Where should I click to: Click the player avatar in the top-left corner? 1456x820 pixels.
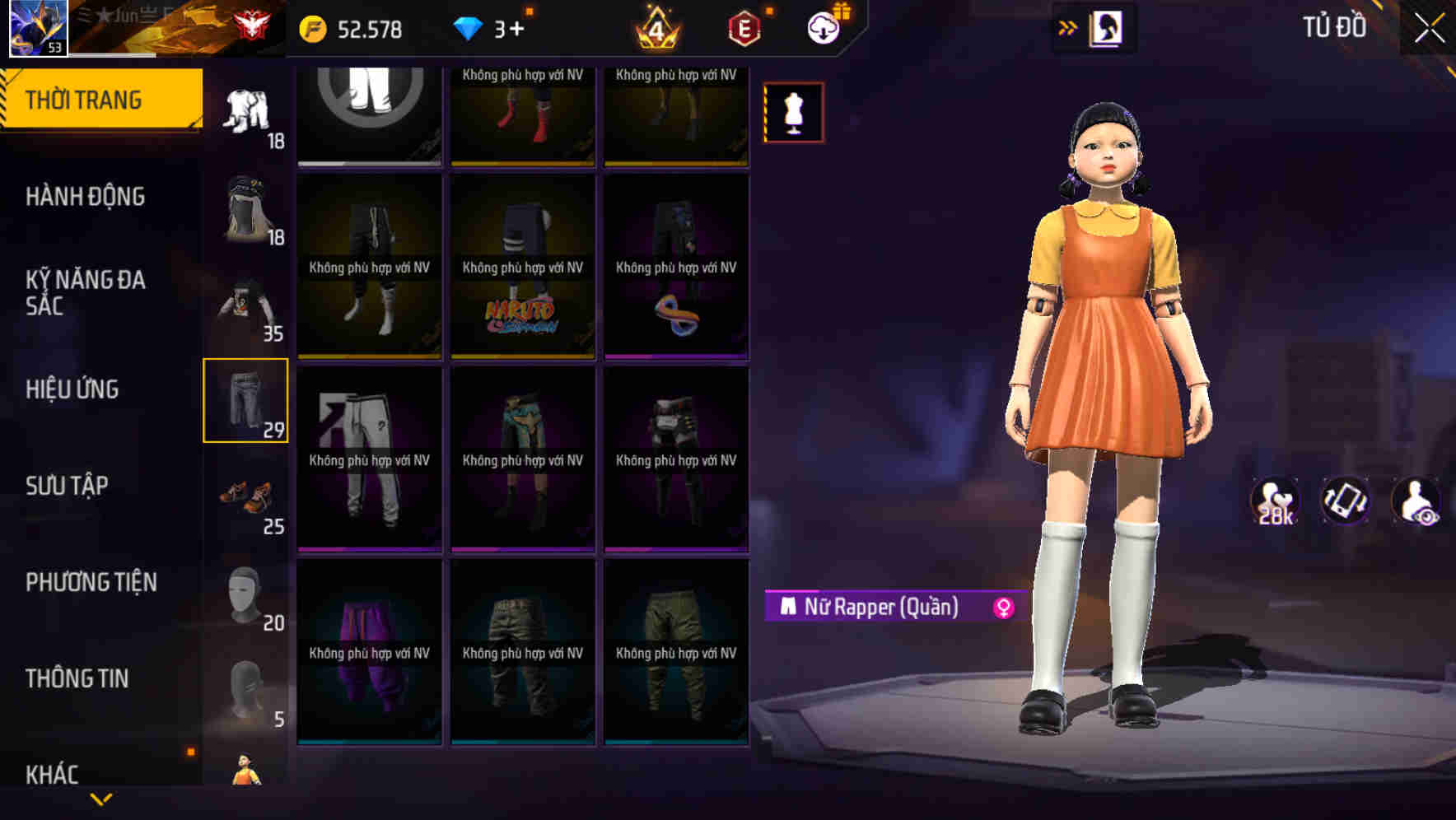(x=36, y=27)
